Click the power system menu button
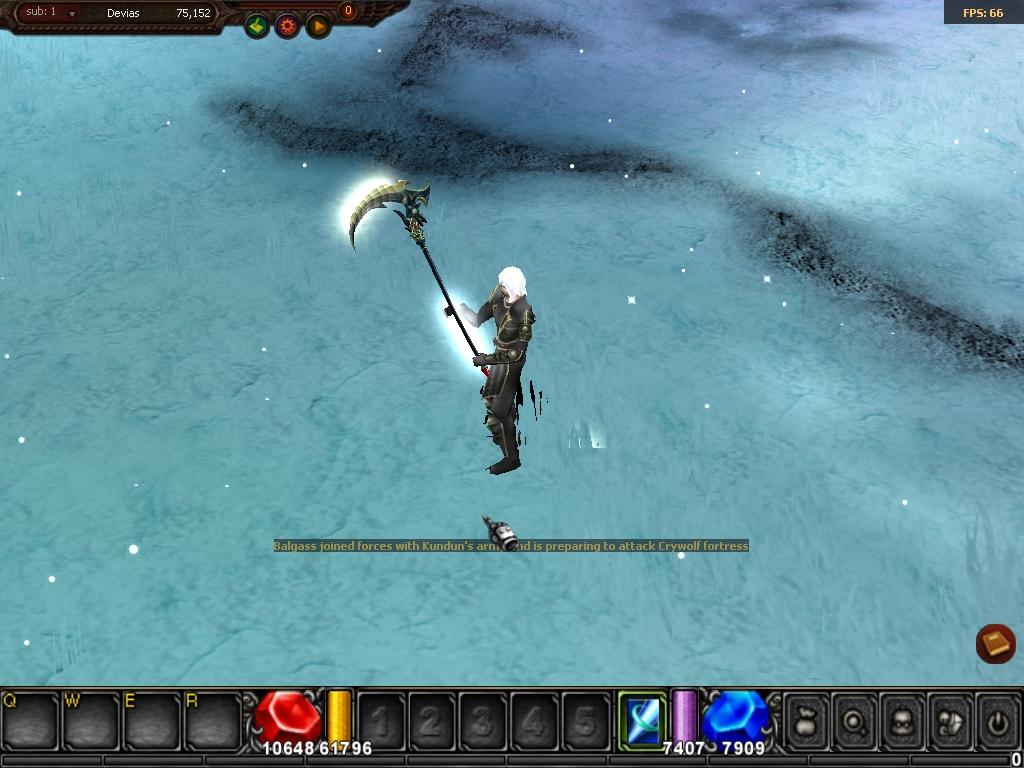 pyautogui.click(x=996, y=720)
